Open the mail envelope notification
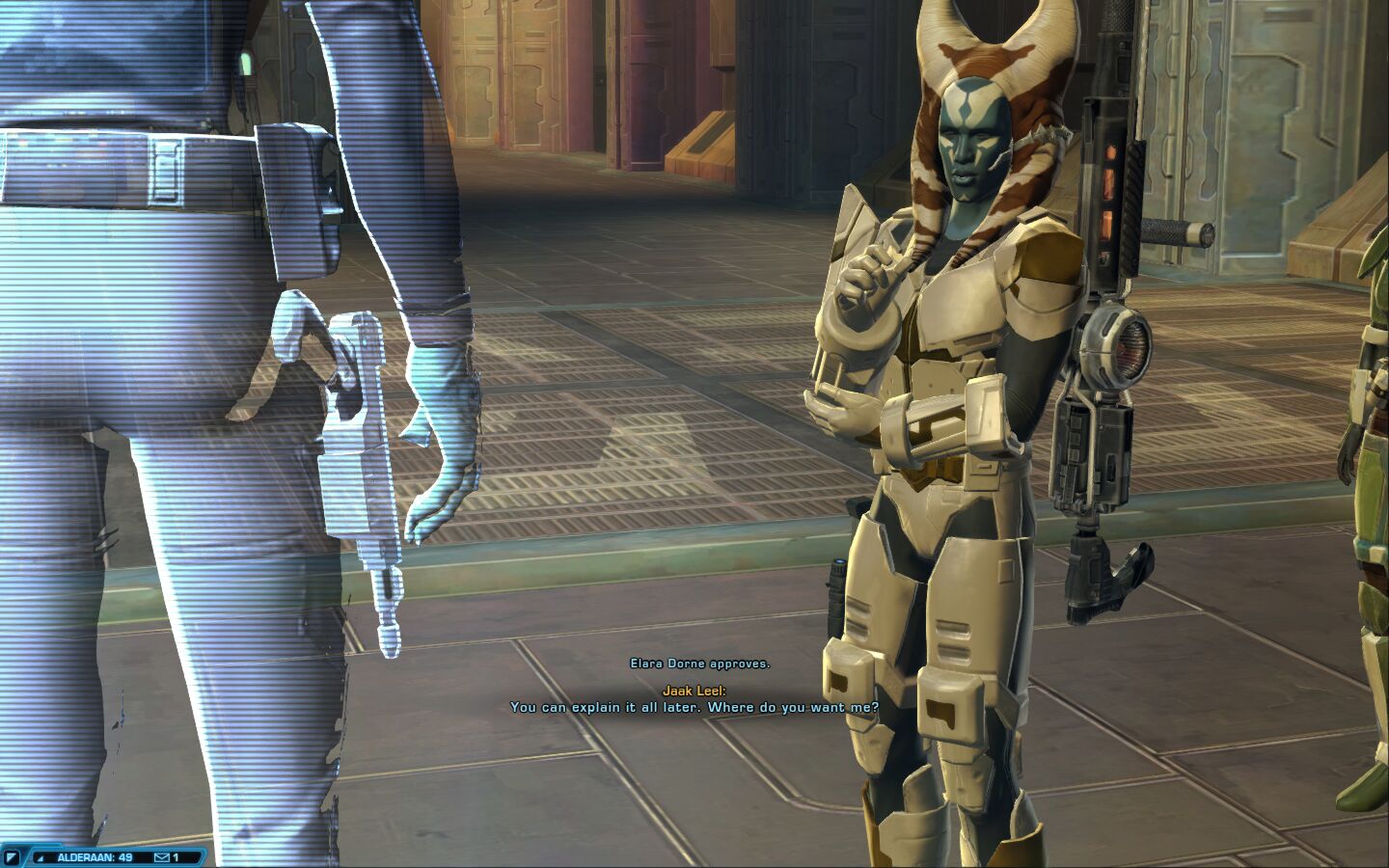Viewport: 1389px width, 868px height. click(162, 856)
